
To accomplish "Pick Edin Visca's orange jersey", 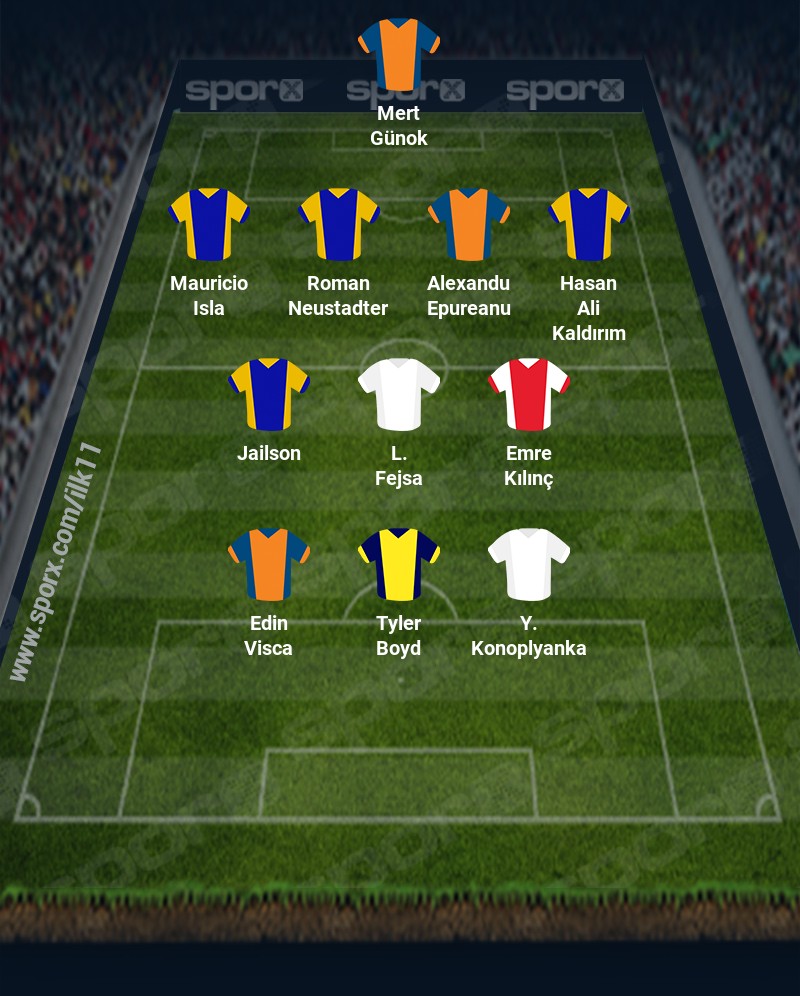I will pos(269,564).
